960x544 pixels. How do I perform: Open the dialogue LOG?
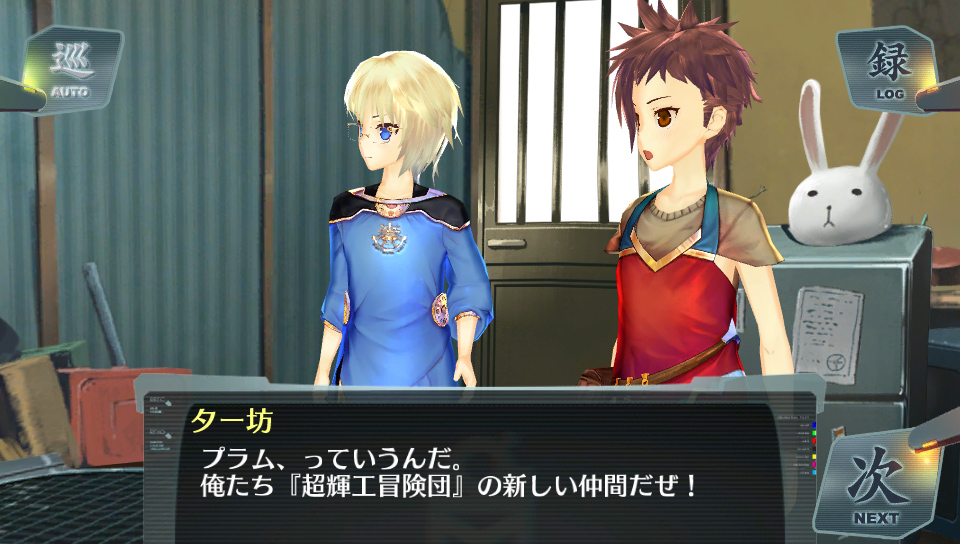click(888, 70)
